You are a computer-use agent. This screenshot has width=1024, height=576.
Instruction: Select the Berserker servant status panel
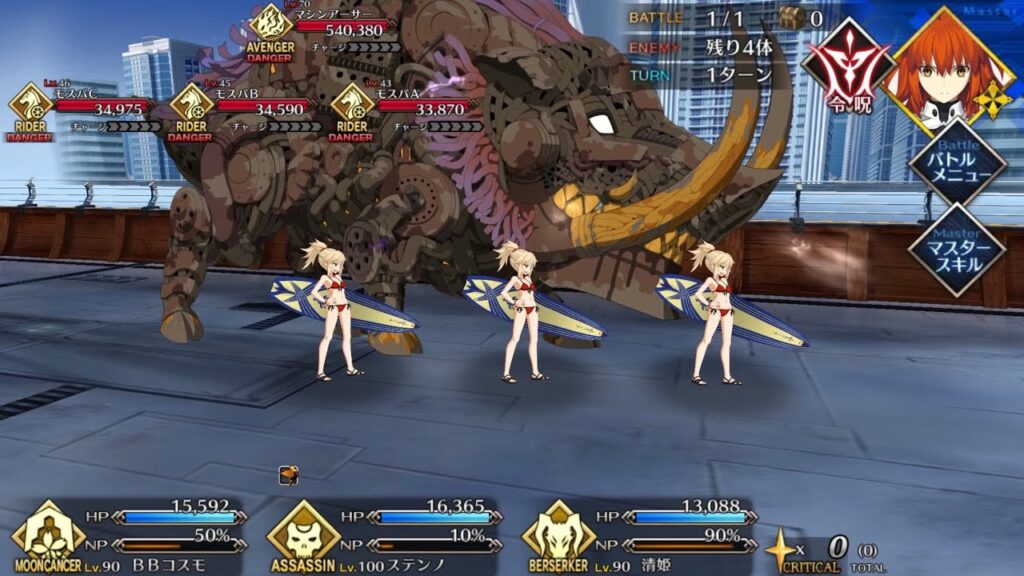point(640,535)
